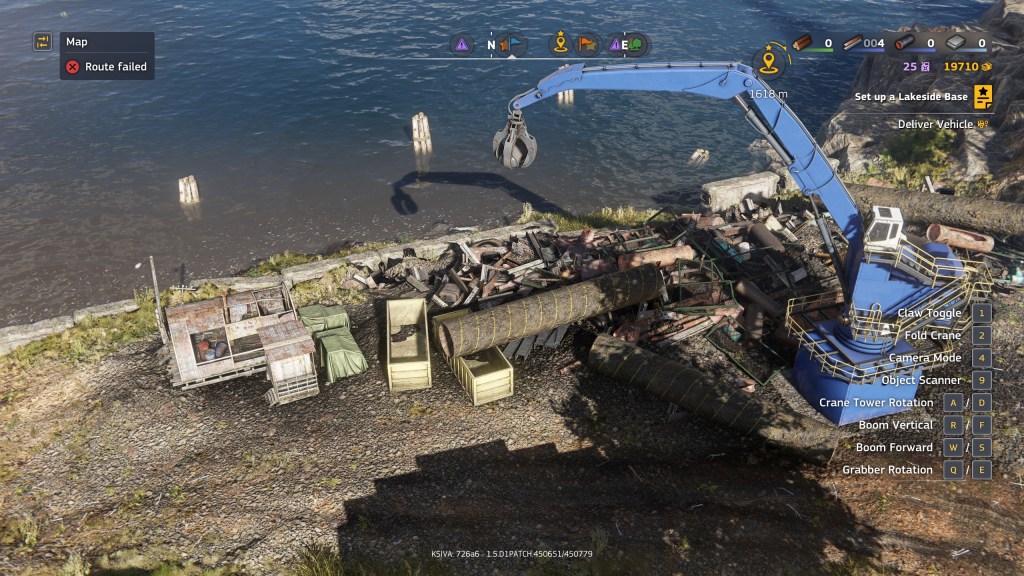
Task: Select the yellow waypoint pin above 1618 m
Action: [768, 63]
